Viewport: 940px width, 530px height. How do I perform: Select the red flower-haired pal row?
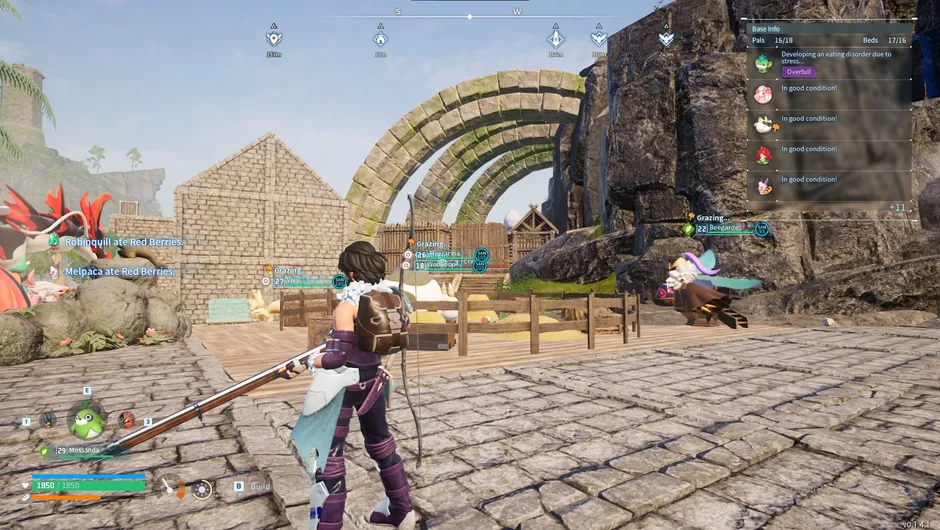[763, 155]
